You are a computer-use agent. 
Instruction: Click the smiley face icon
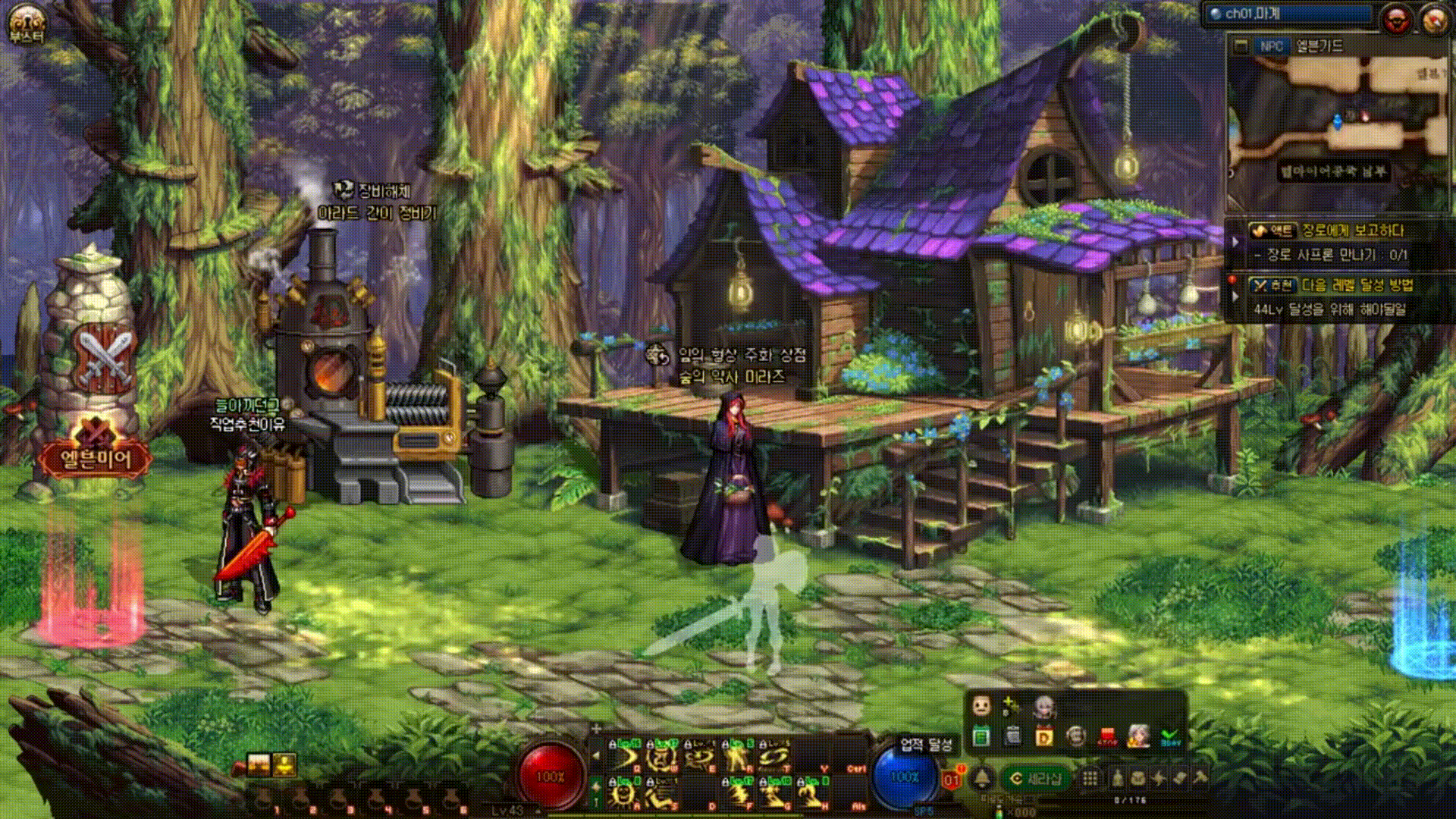(x=981, y=706)
